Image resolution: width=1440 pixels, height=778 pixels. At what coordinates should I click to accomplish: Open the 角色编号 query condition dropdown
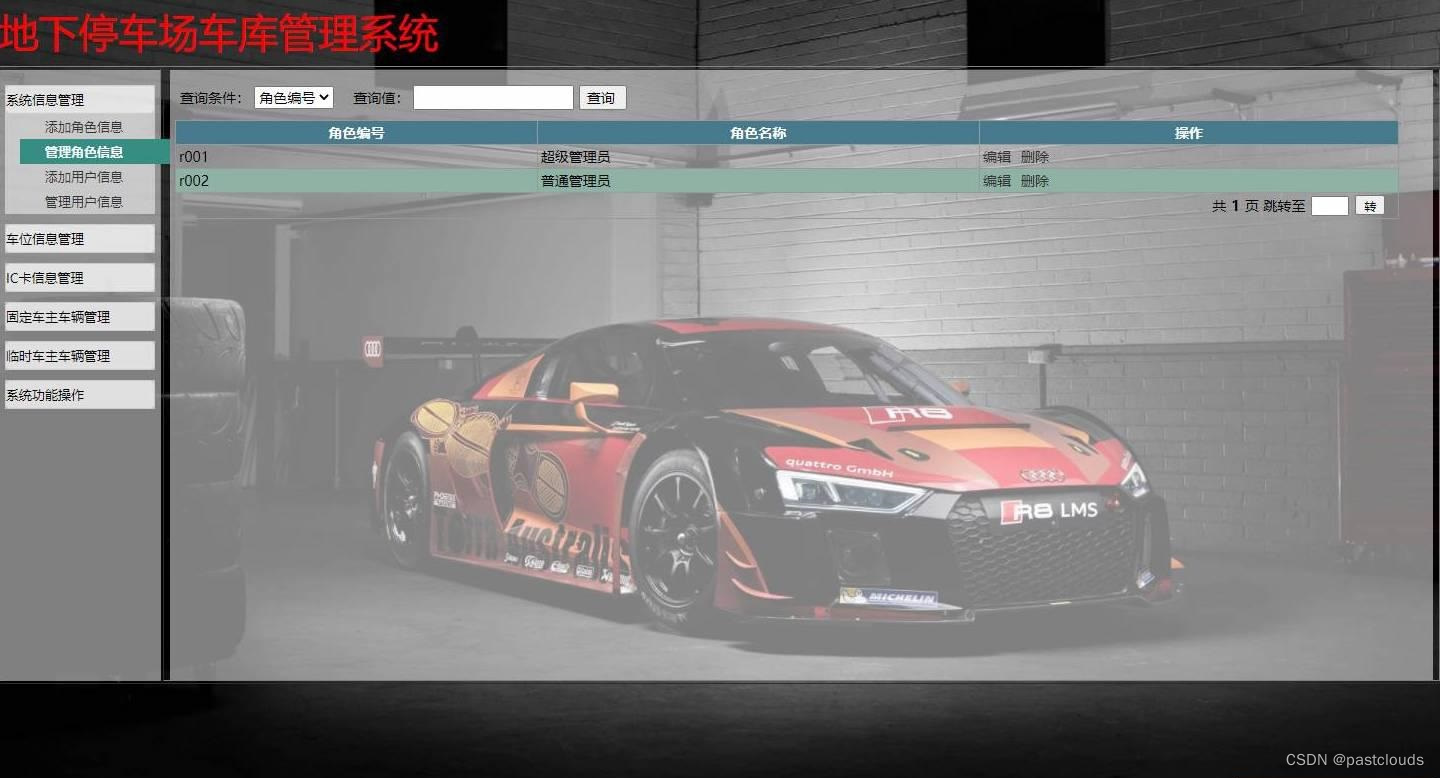click(x=293, y=97)
